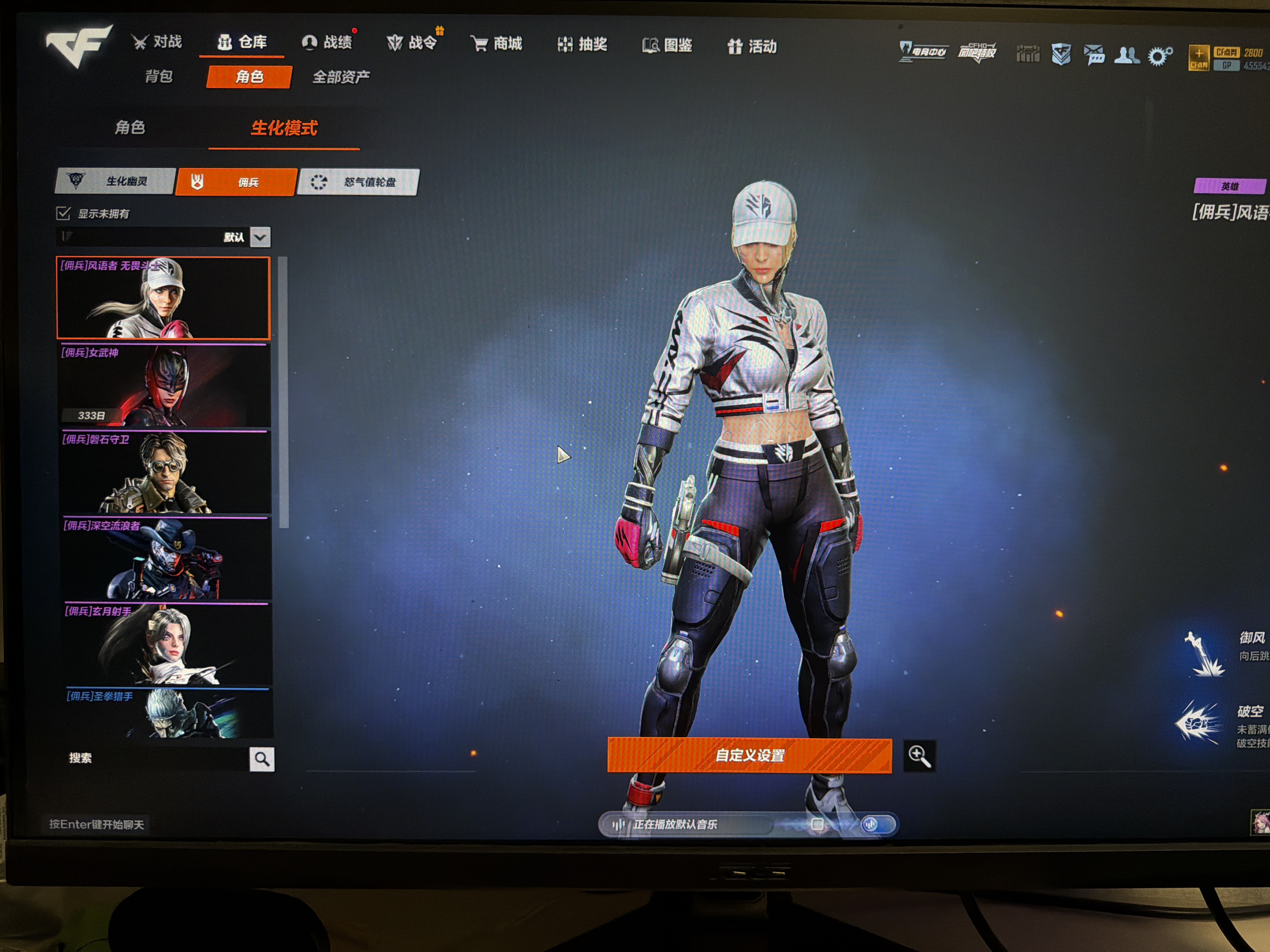Pick the 深空流浪者 mercenary thumbnail
The image size is (1270, 952).
coord(166,558)
